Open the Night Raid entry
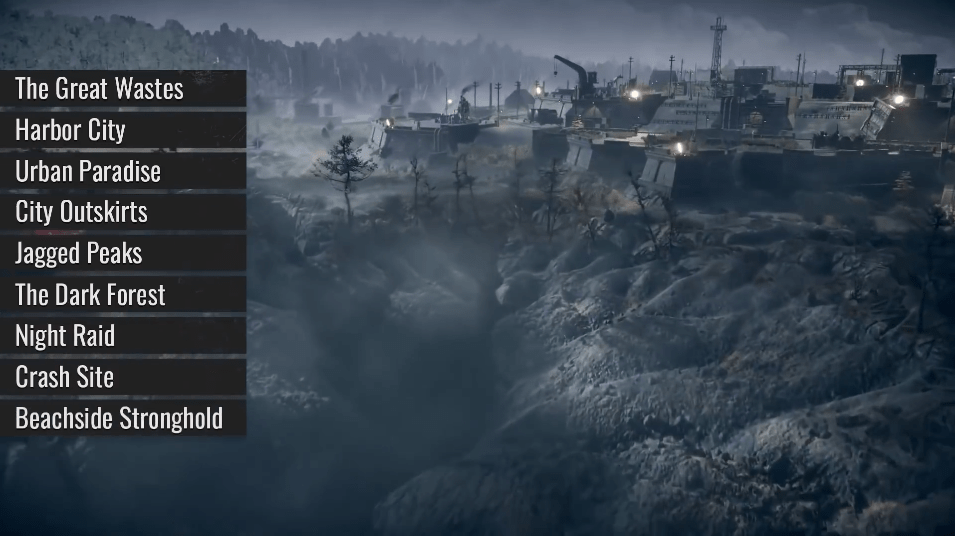Screen dimensions: 955x536 point(122,336)
